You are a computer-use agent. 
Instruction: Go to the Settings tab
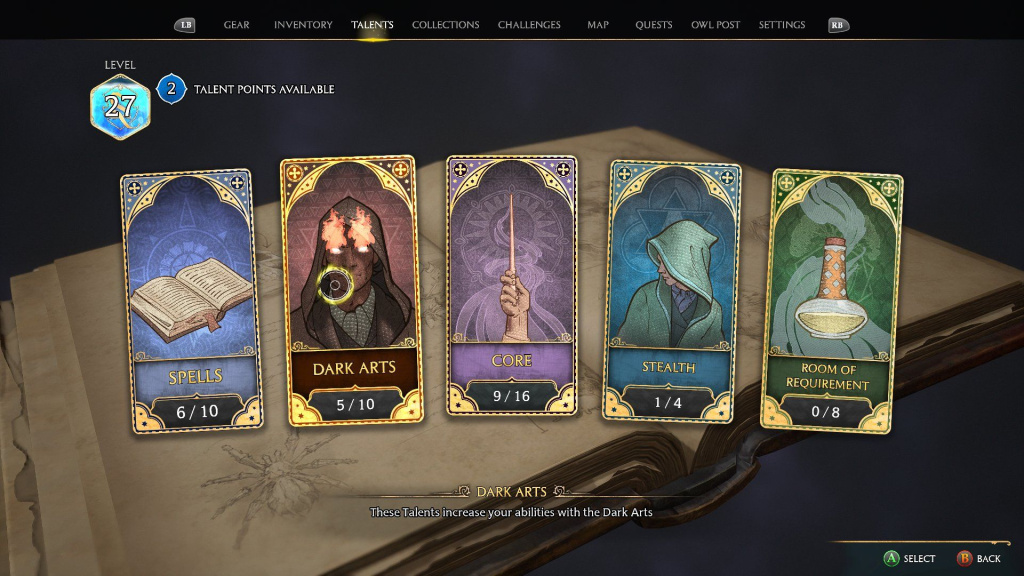[782, 25]
